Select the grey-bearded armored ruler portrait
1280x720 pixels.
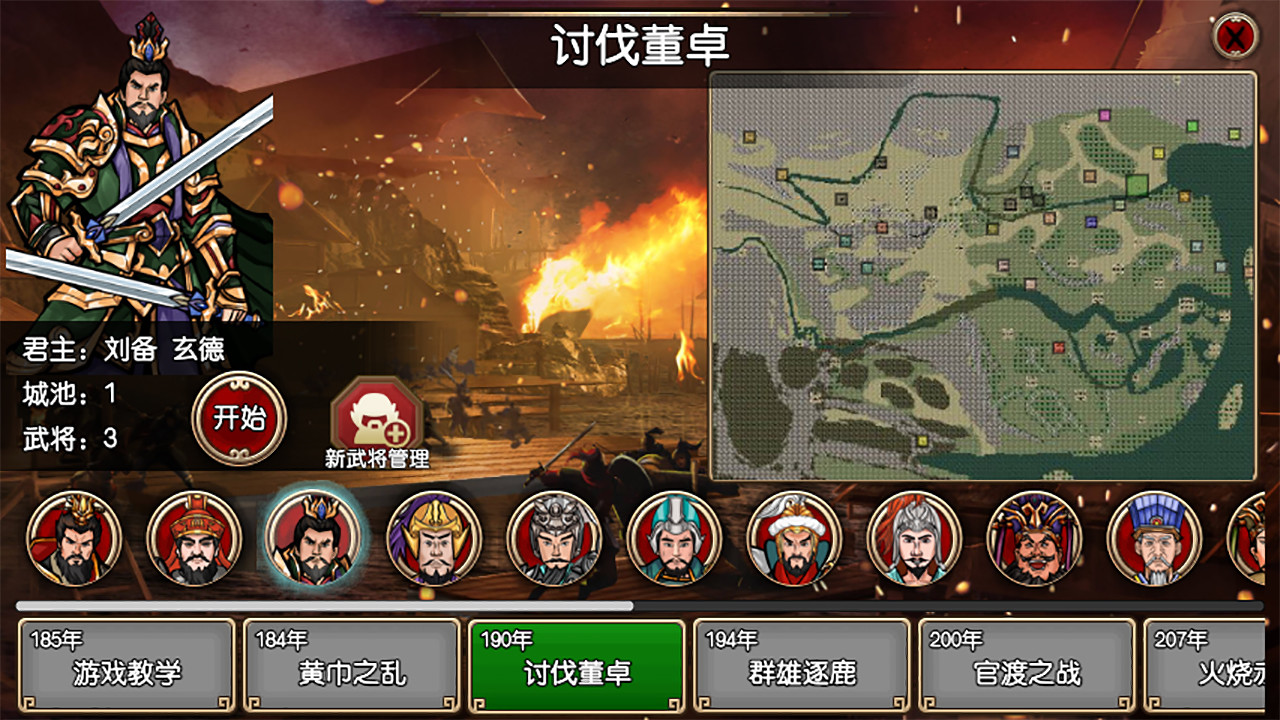(x=555, y=540)
